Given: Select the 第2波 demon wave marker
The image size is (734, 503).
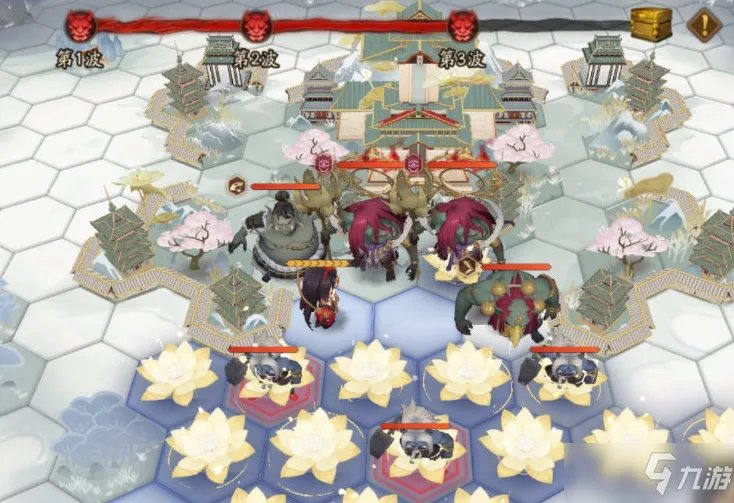Looking at the screenshot, I should (x=256, y=25).
